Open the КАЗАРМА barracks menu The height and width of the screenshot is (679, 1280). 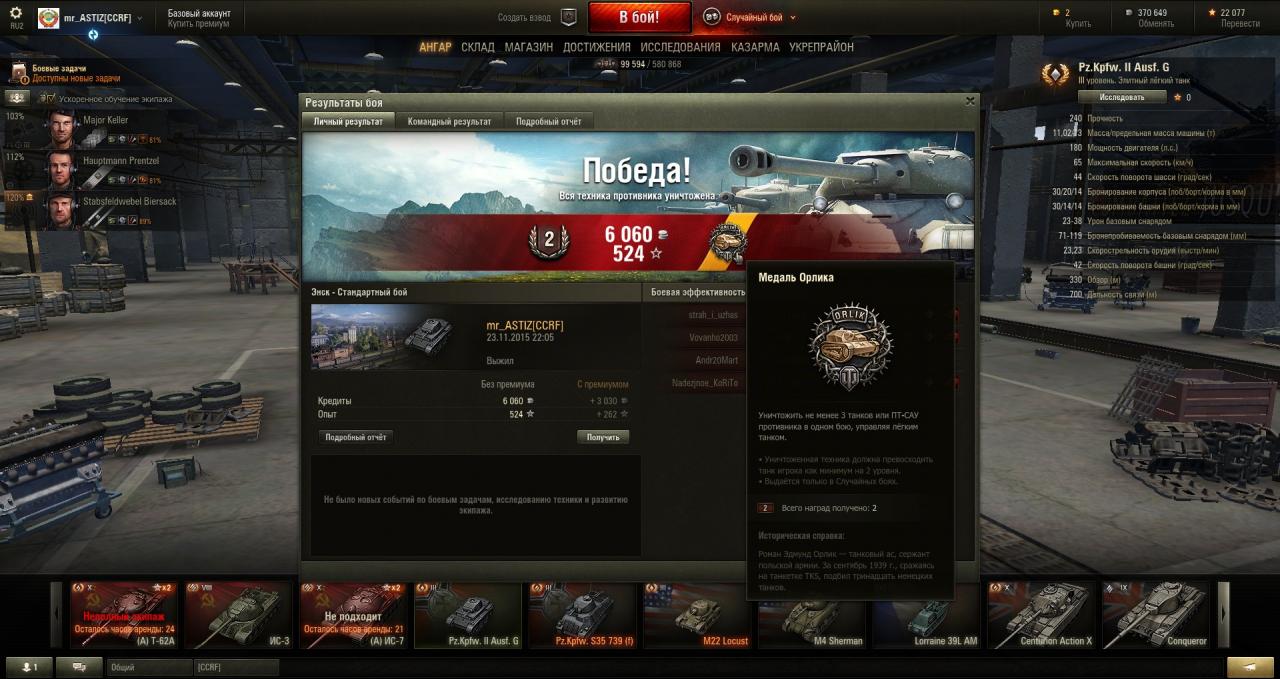click(755, 47)
